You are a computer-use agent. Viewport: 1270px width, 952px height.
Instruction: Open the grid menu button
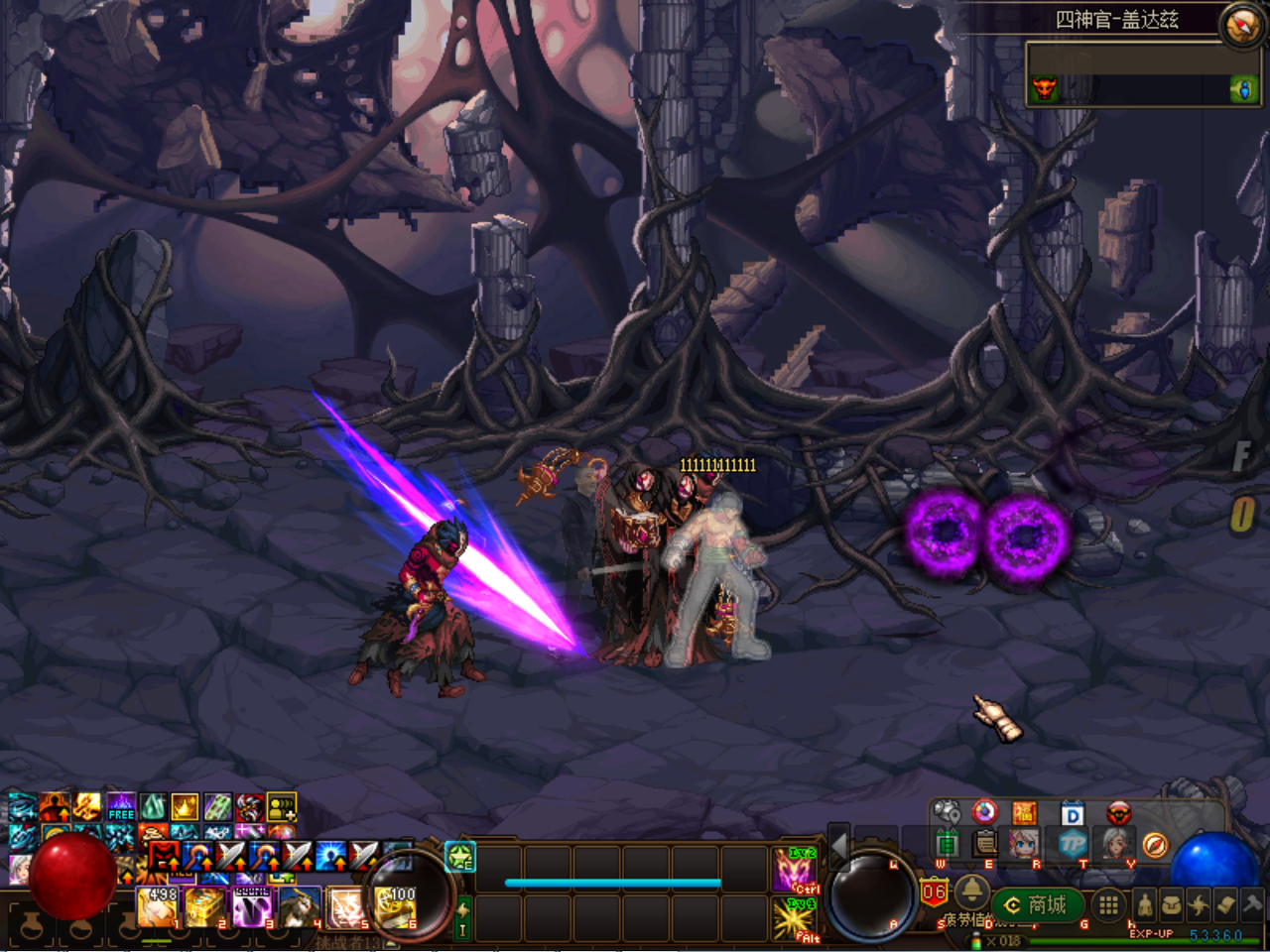coord(1108,904)
